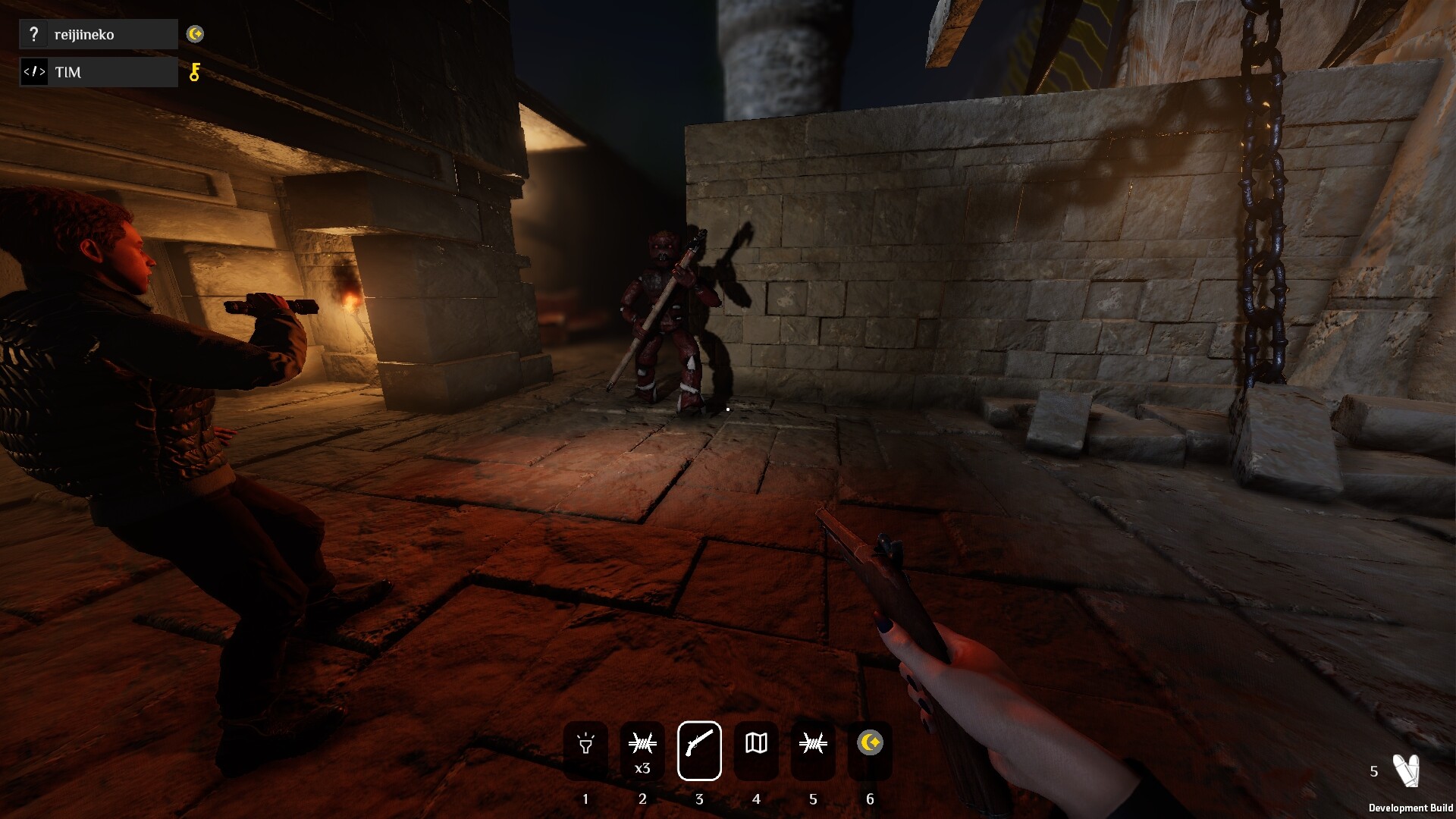Click the yellow key icon beside TIM
This screenshot has height=819, width=1456.
[x=196, y=72]
